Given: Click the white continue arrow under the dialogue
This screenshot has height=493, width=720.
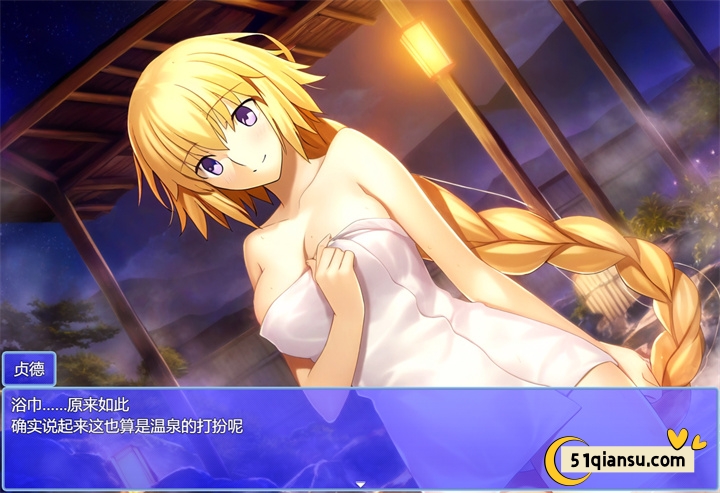Looking at the screenshot, I should tap(360, 484).
